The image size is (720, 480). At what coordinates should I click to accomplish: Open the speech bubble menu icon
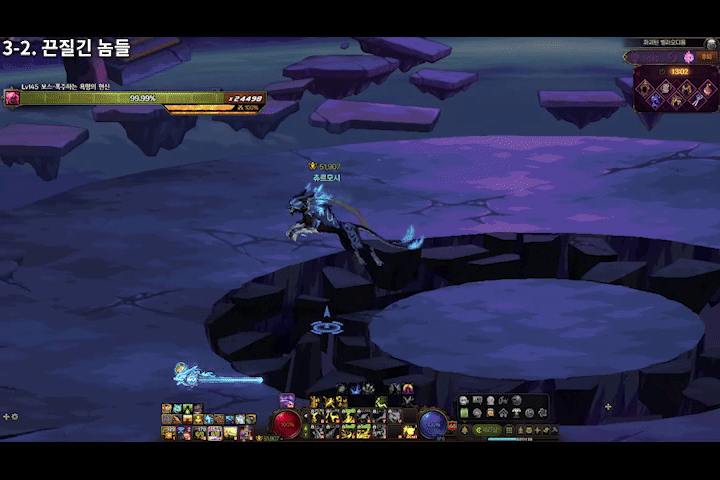coord(464,401)
